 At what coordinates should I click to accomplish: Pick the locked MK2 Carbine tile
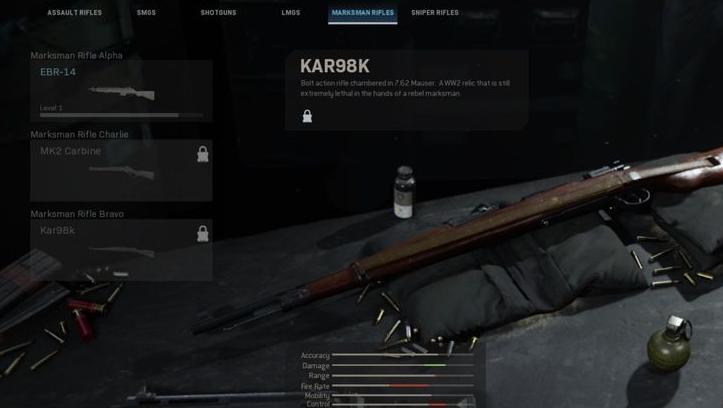(x=121, y=170)
